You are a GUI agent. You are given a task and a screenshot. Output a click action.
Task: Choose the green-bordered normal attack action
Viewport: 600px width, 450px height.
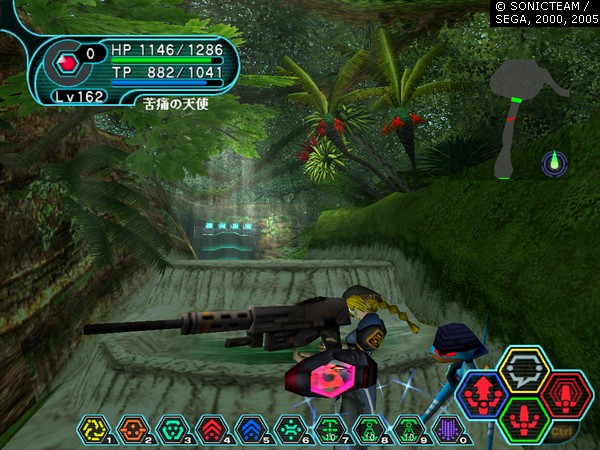point(524,416)
